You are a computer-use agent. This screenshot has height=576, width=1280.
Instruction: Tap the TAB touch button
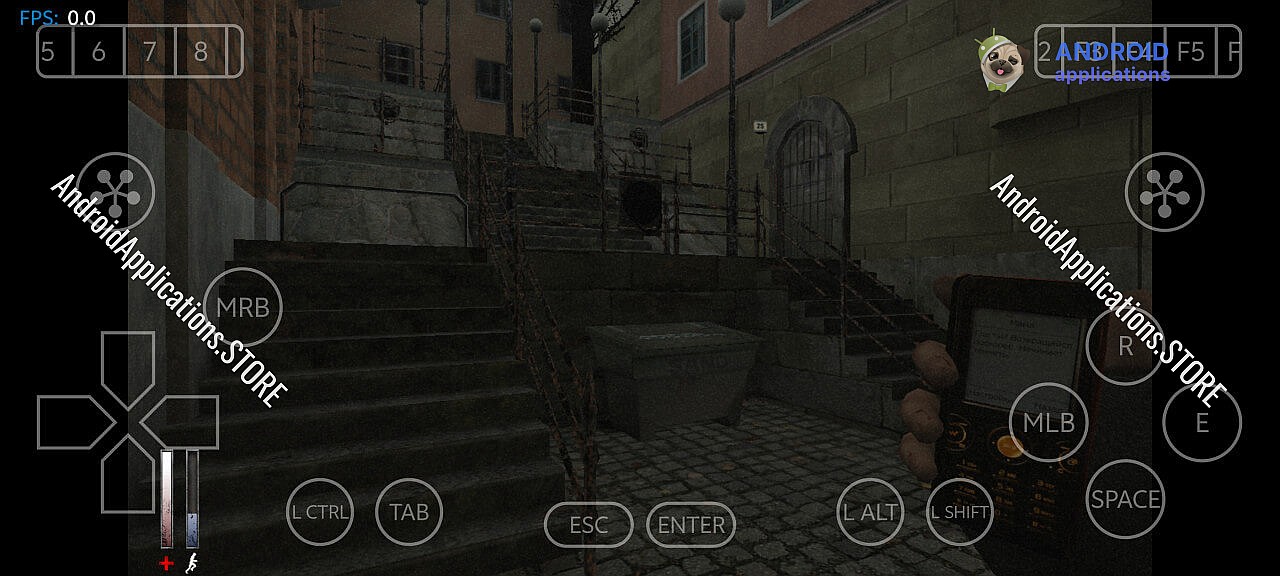pyautogui.click(x=409, y=512)
